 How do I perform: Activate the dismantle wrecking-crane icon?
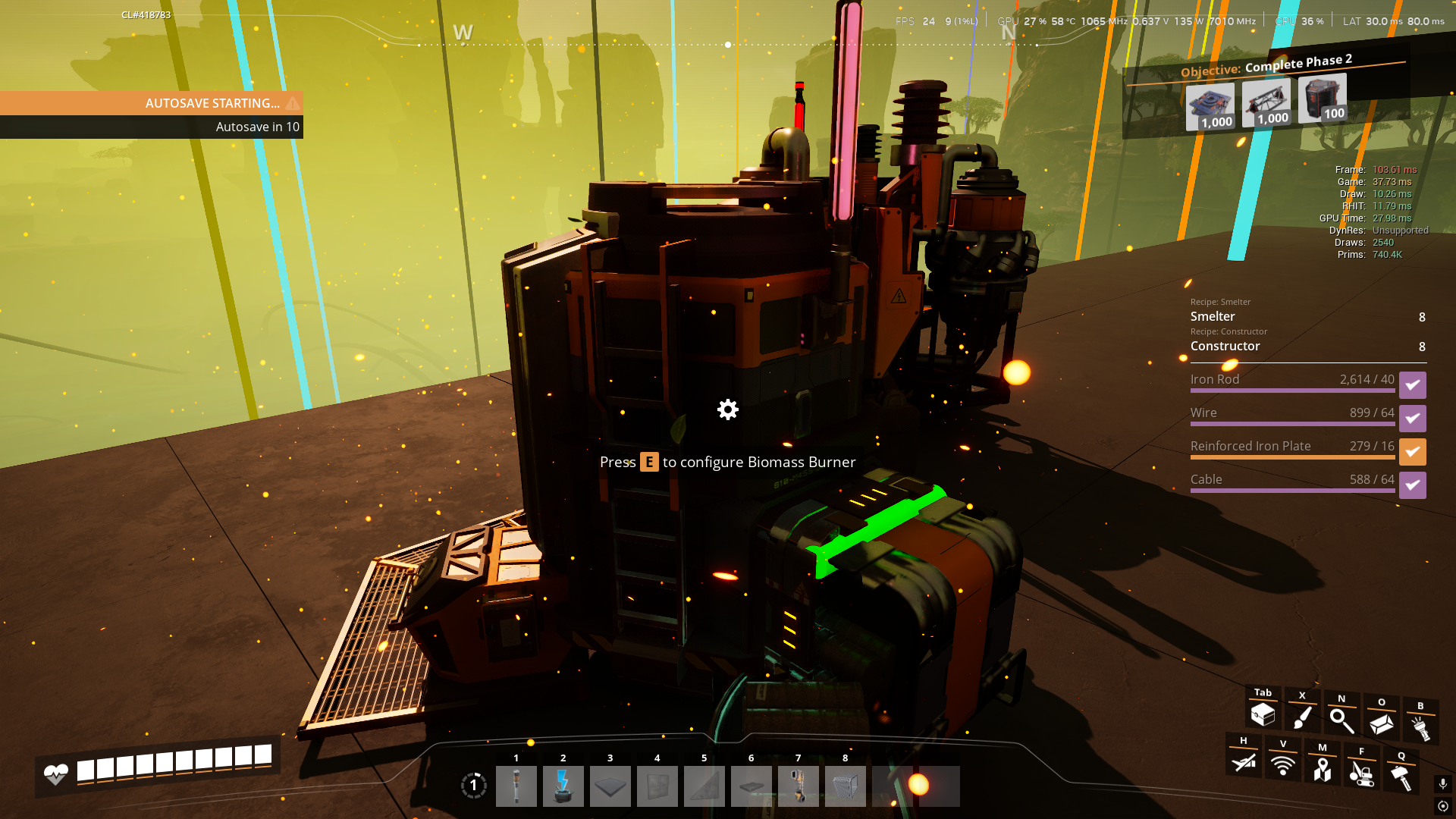pos(1362,773)
